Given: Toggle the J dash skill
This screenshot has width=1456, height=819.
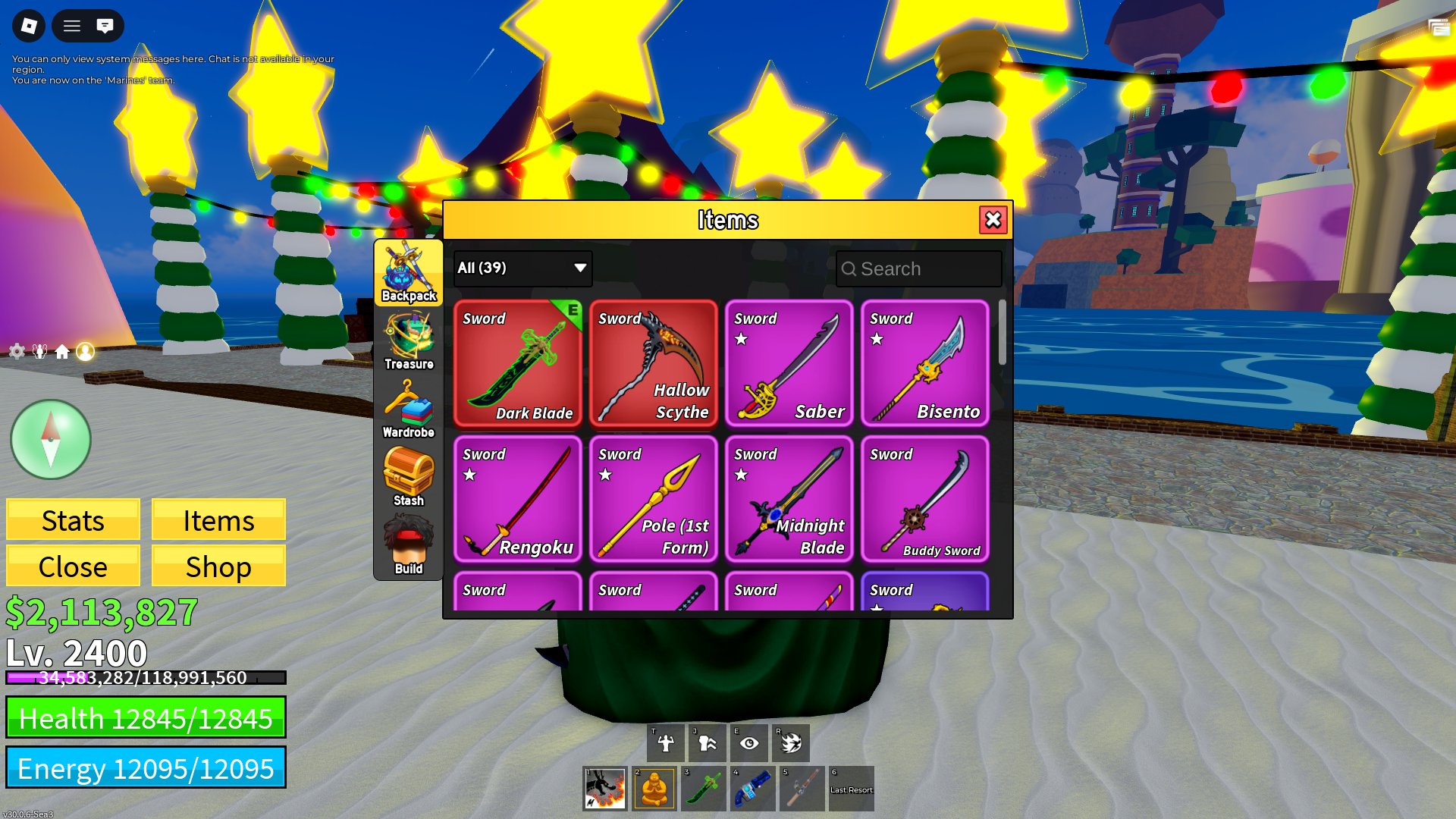Looking at the screenshot, I should [x=707, y=742].
